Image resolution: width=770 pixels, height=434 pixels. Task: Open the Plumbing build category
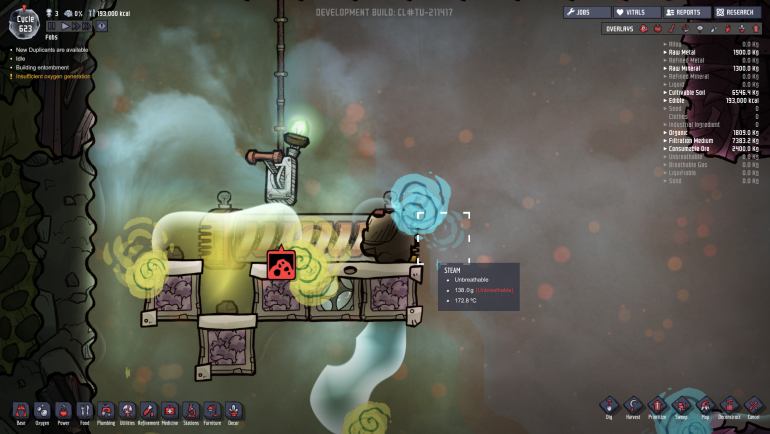[106, 410]
